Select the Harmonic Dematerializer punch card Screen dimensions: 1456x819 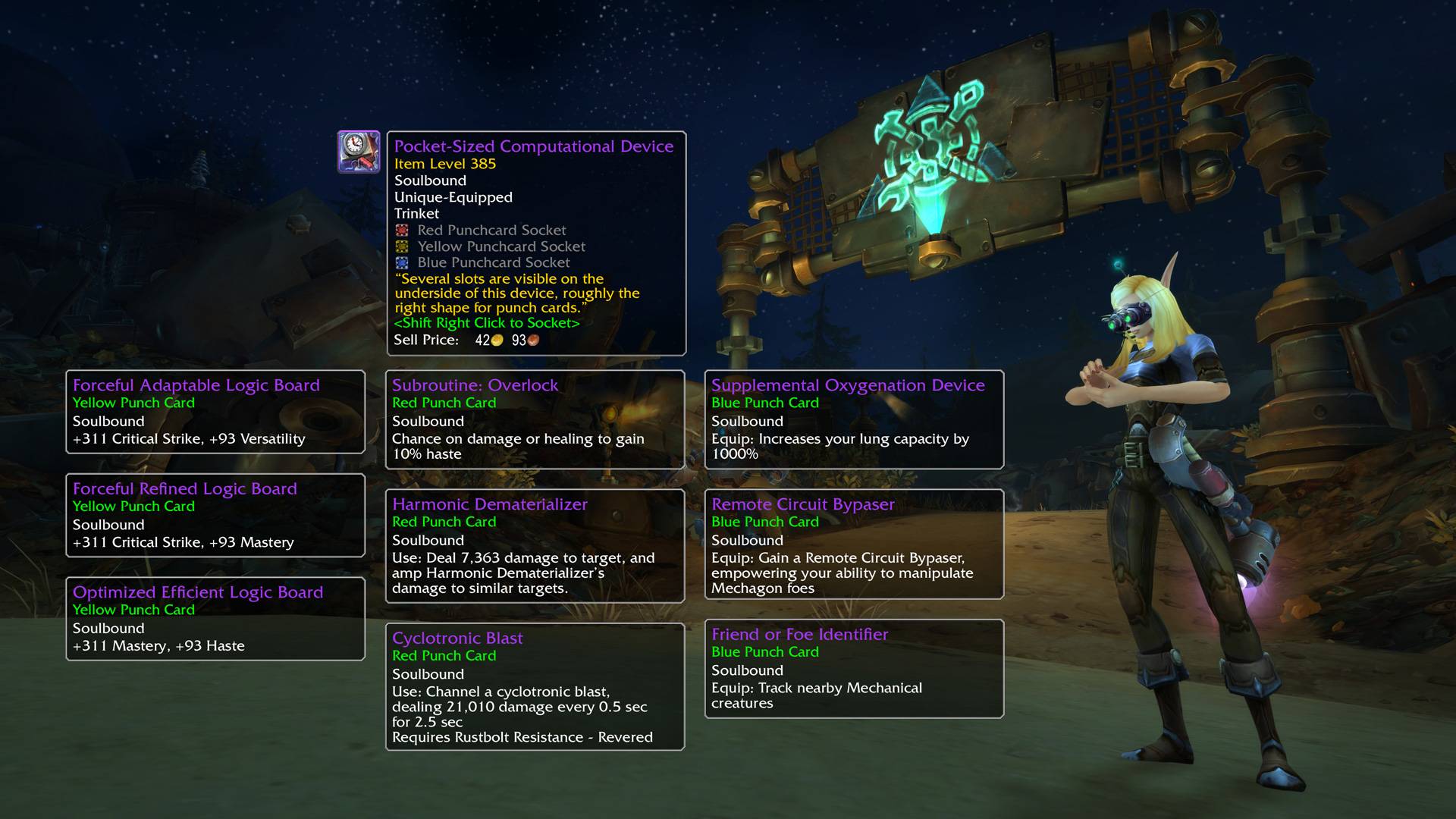(535, 546)
